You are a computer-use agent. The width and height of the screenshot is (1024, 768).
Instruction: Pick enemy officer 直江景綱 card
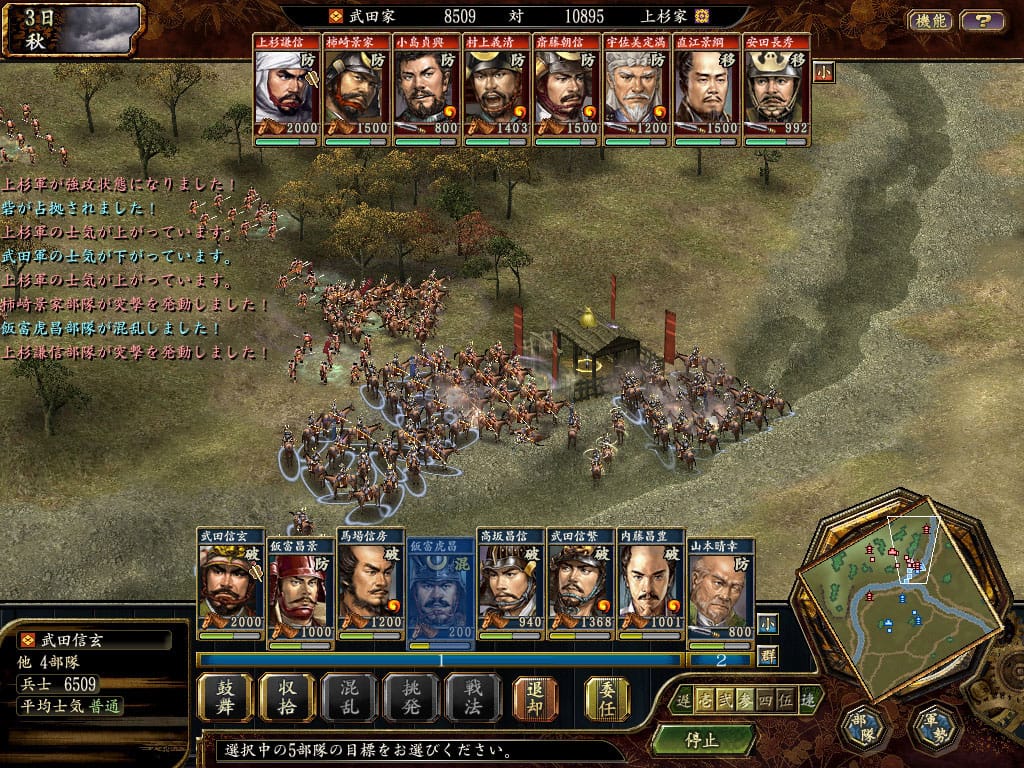click(x=706, y=92)
